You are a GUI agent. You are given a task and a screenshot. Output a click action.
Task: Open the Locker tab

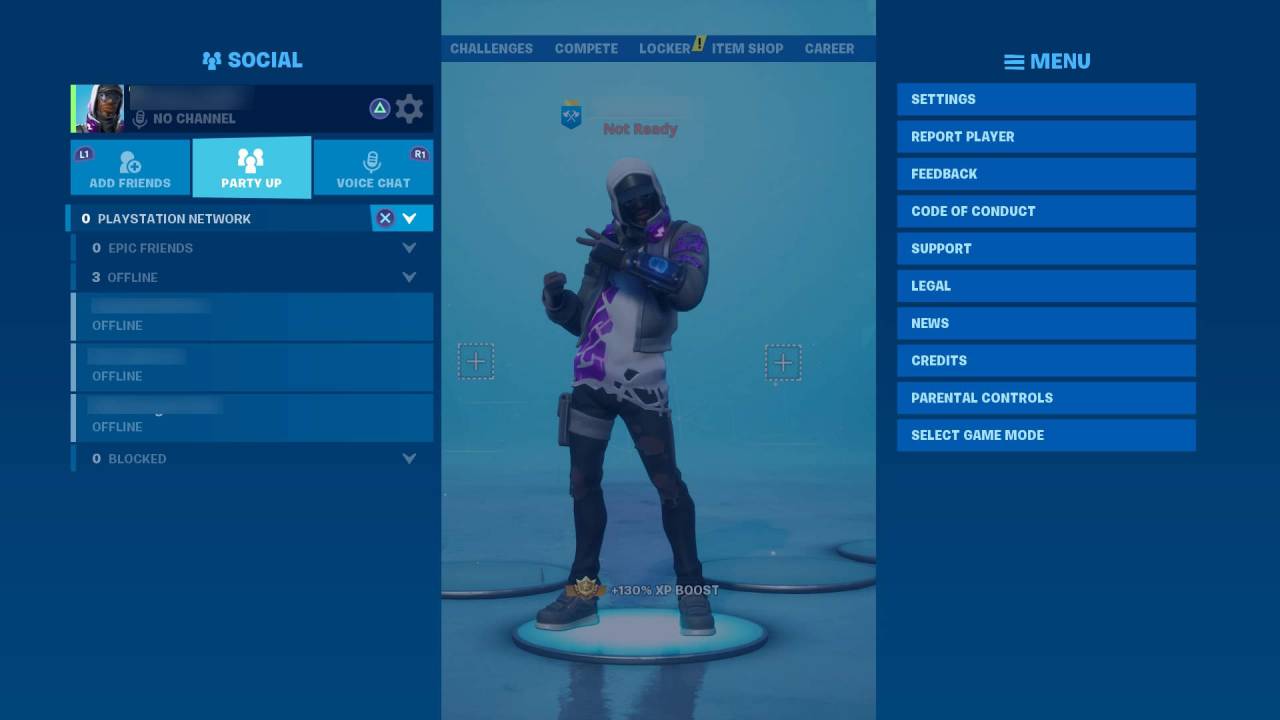click(x=664, y=48)
